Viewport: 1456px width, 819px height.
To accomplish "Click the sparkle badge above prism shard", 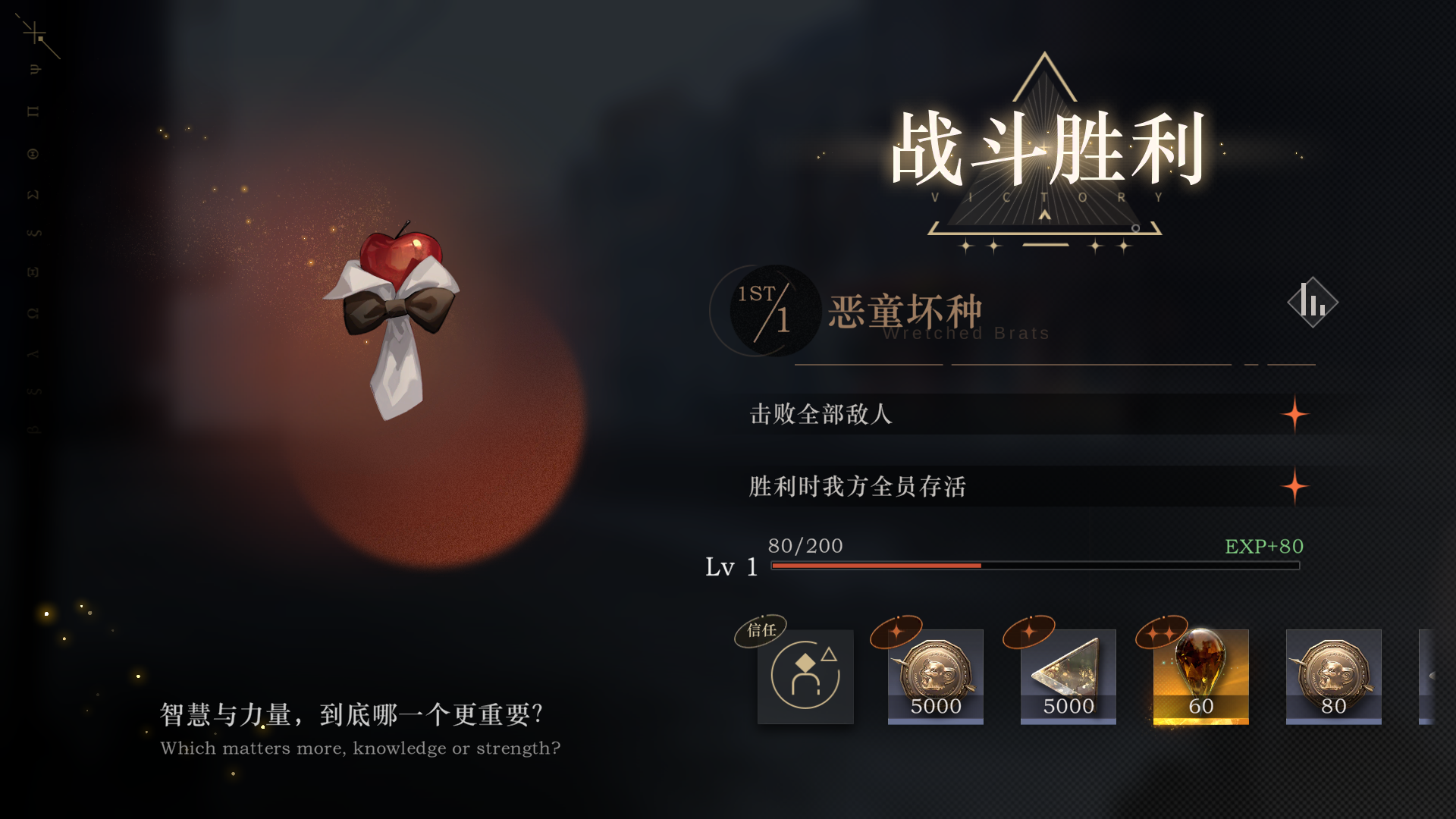I will (1030, 632).
